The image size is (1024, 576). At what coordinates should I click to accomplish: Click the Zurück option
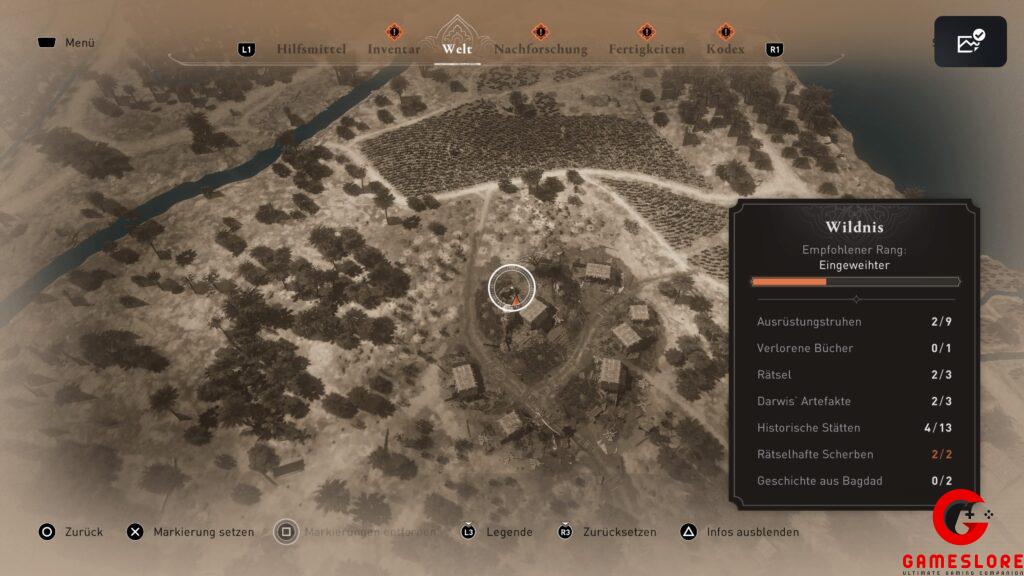coord(84,532)
